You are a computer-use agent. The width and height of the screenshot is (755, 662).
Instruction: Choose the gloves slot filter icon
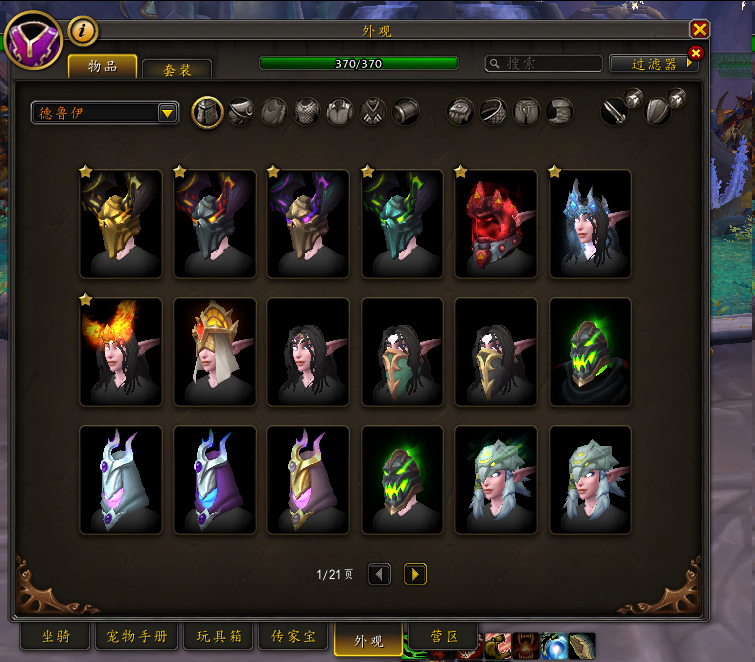[460, 111]
